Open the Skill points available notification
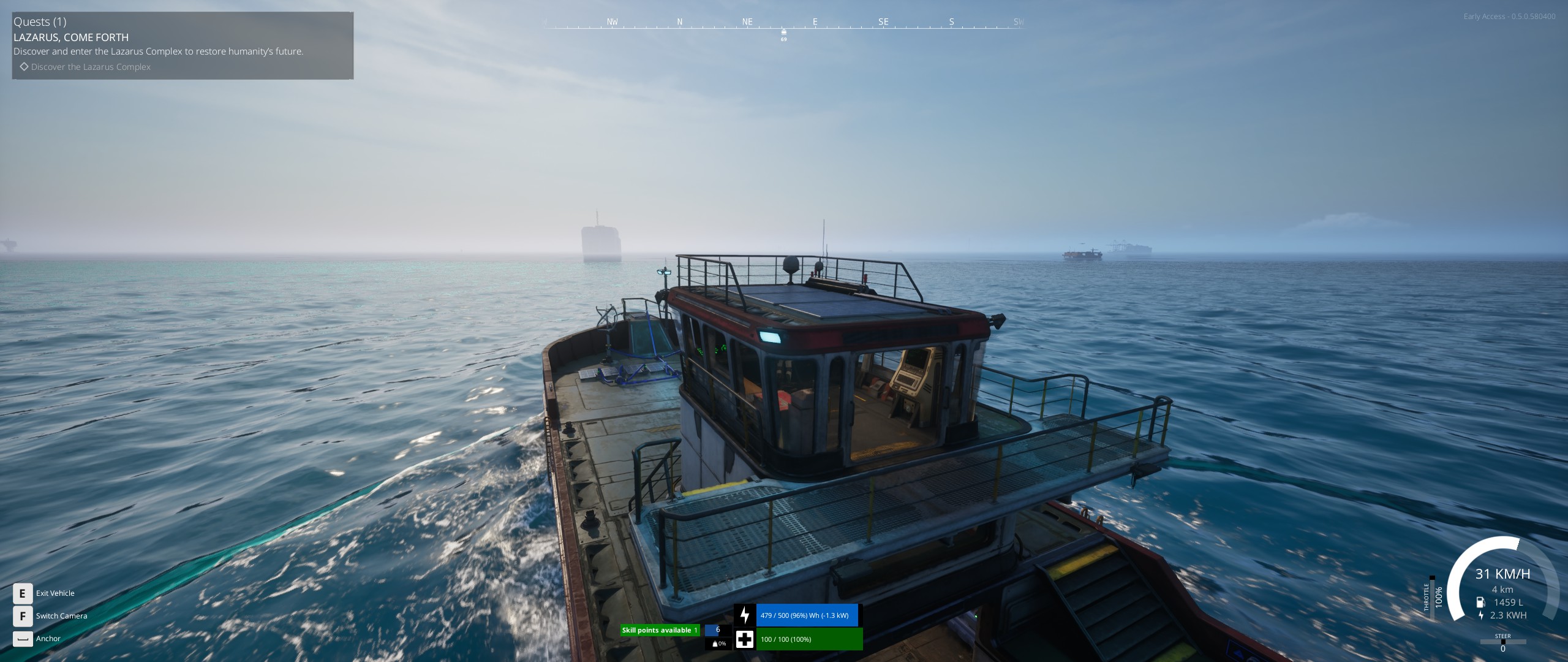Image resolution: width=1568 pixels, height=662 pixels. click(x=660, y=630)
